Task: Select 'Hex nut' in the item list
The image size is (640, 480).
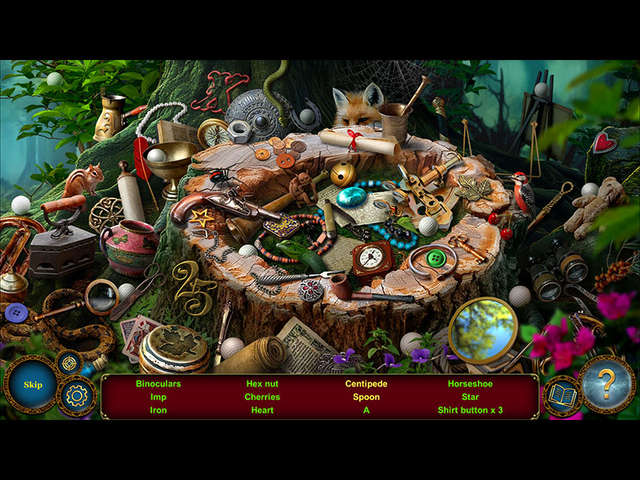Action: pyautogui.click(x=262, y=383)
